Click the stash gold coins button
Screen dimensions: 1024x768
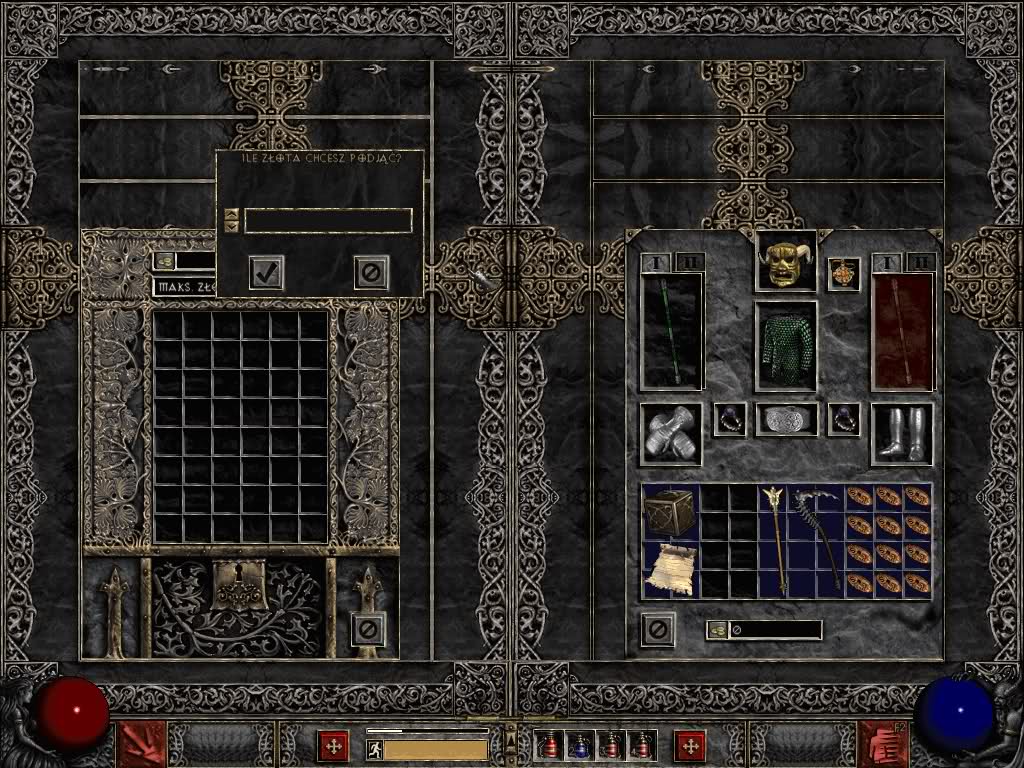click(x=164, y=261)
